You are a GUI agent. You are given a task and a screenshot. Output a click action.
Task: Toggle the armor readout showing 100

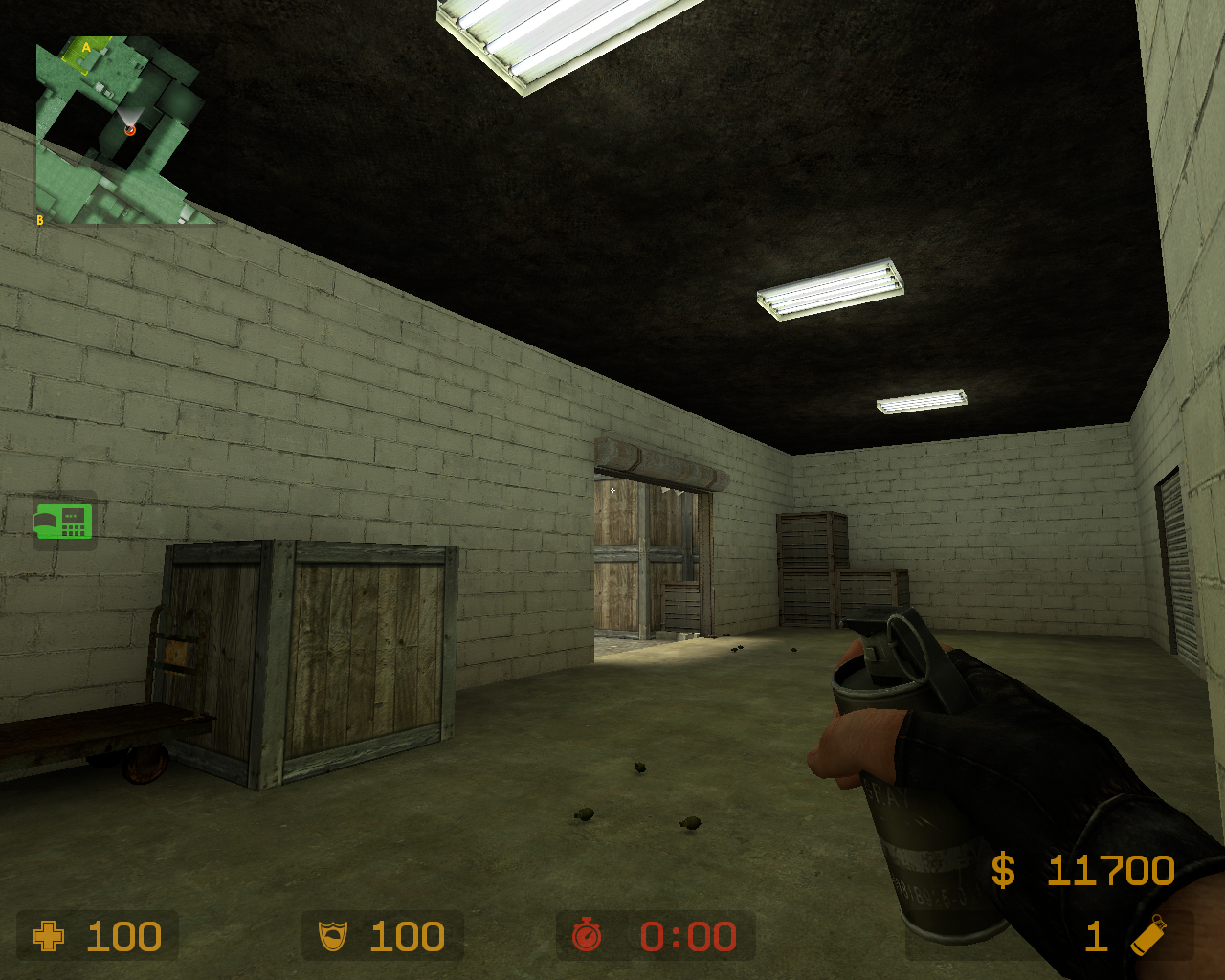click(x=406, y=936)
